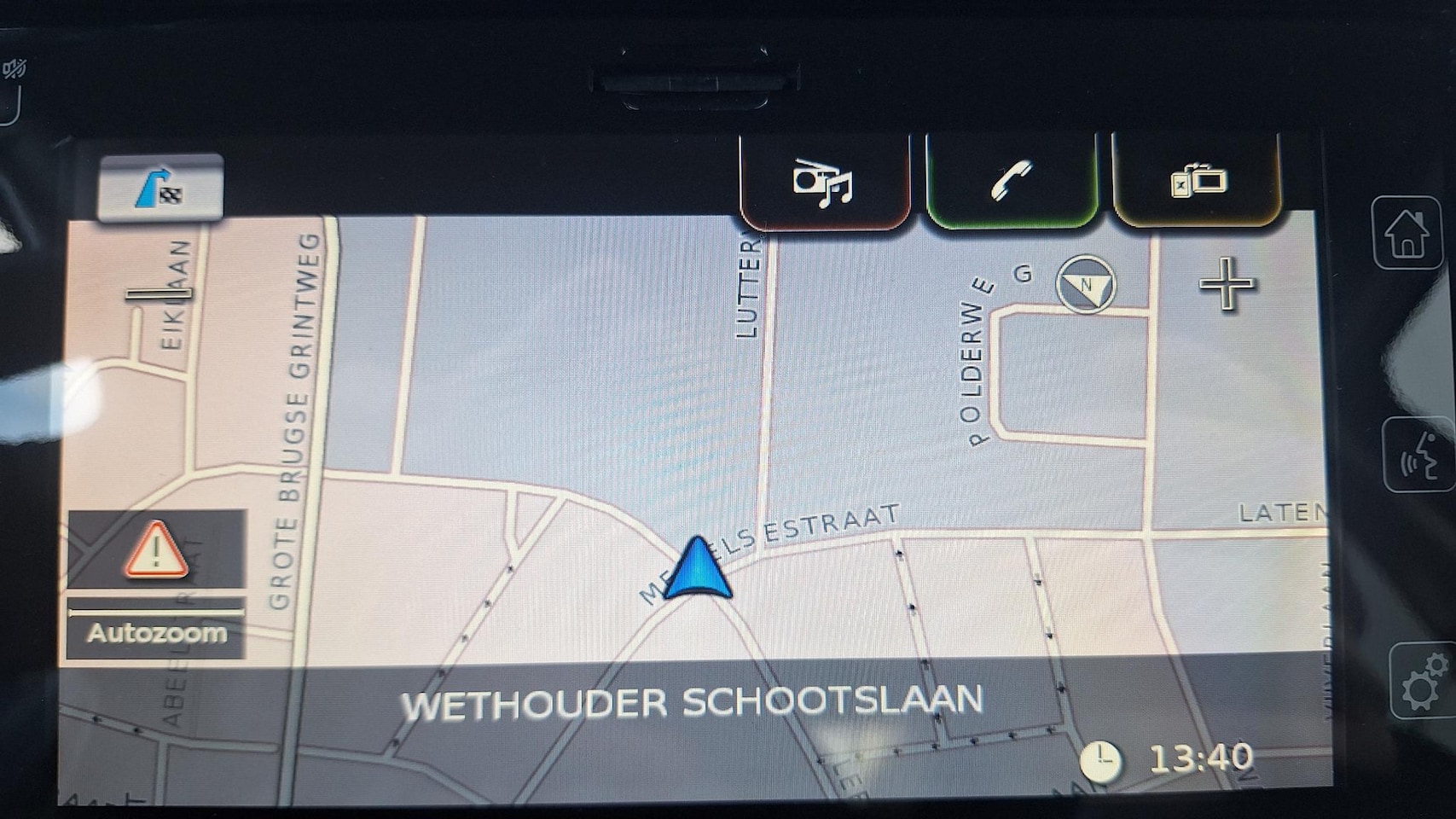Screen dimensions: 1456x819
Task: Zoom in with the plus button
Action: [1227, 283]
